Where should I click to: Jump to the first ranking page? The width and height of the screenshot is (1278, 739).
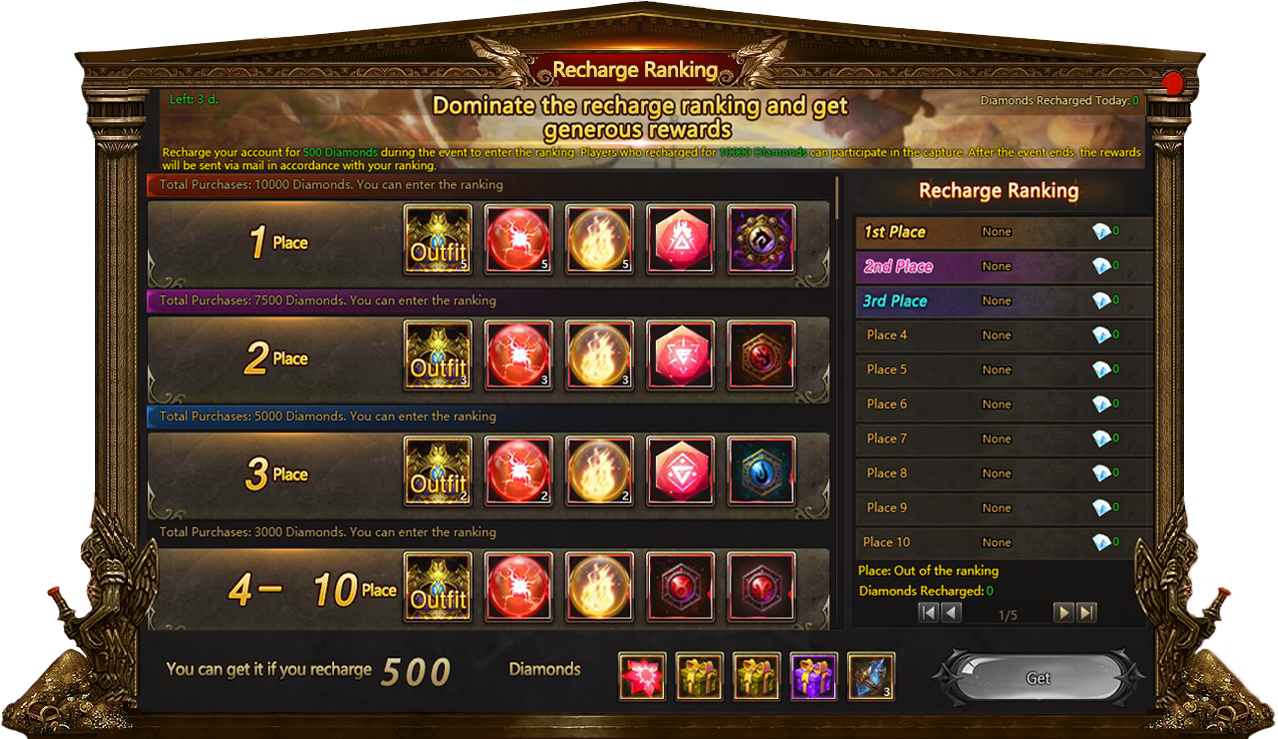pos(929,613)
